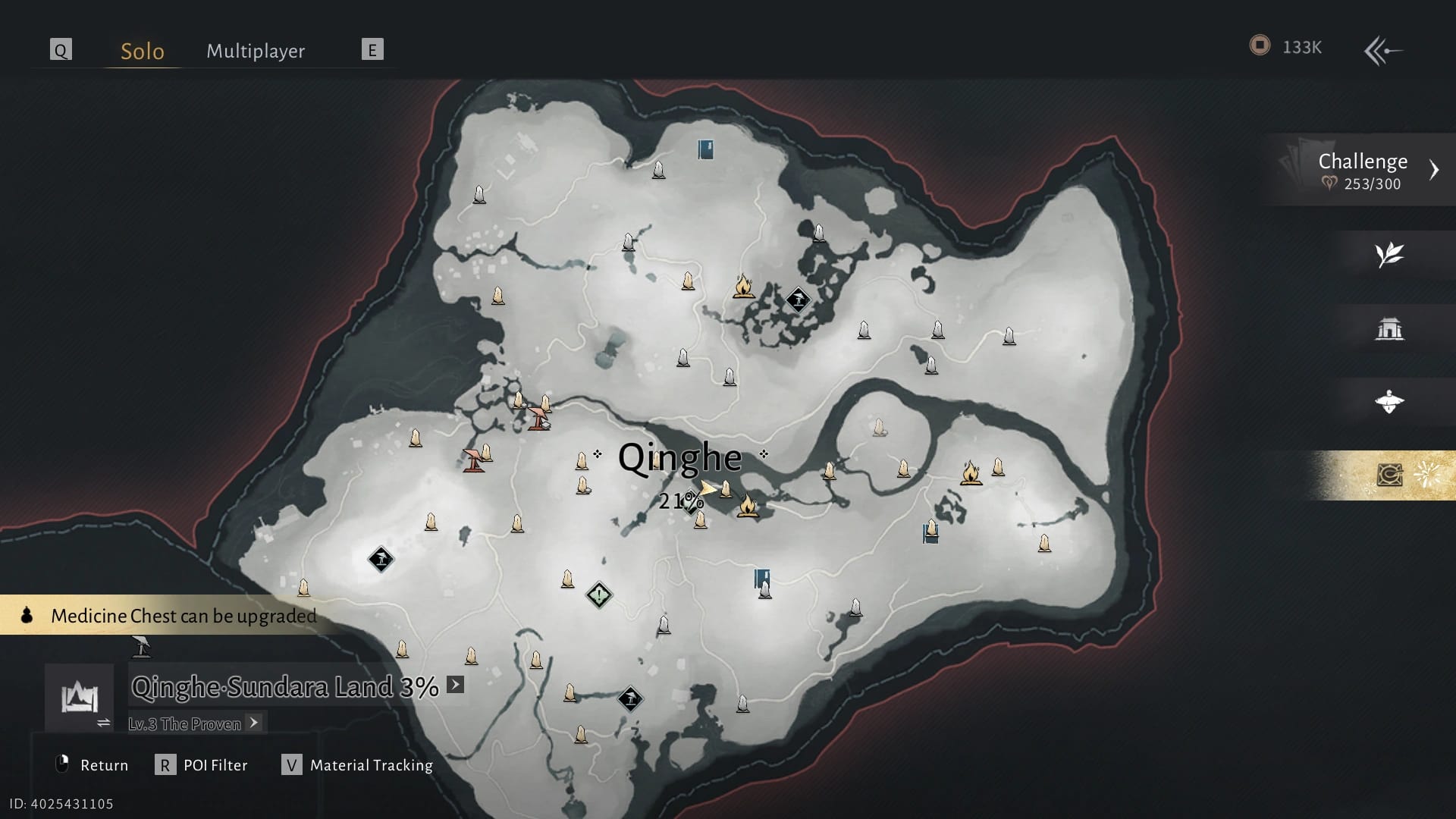Image resolution: width=1456 pixels, height=819 pixels.
Task: Select the Qinghe region label
Action: pyautogui.click(x=679, y=457)
